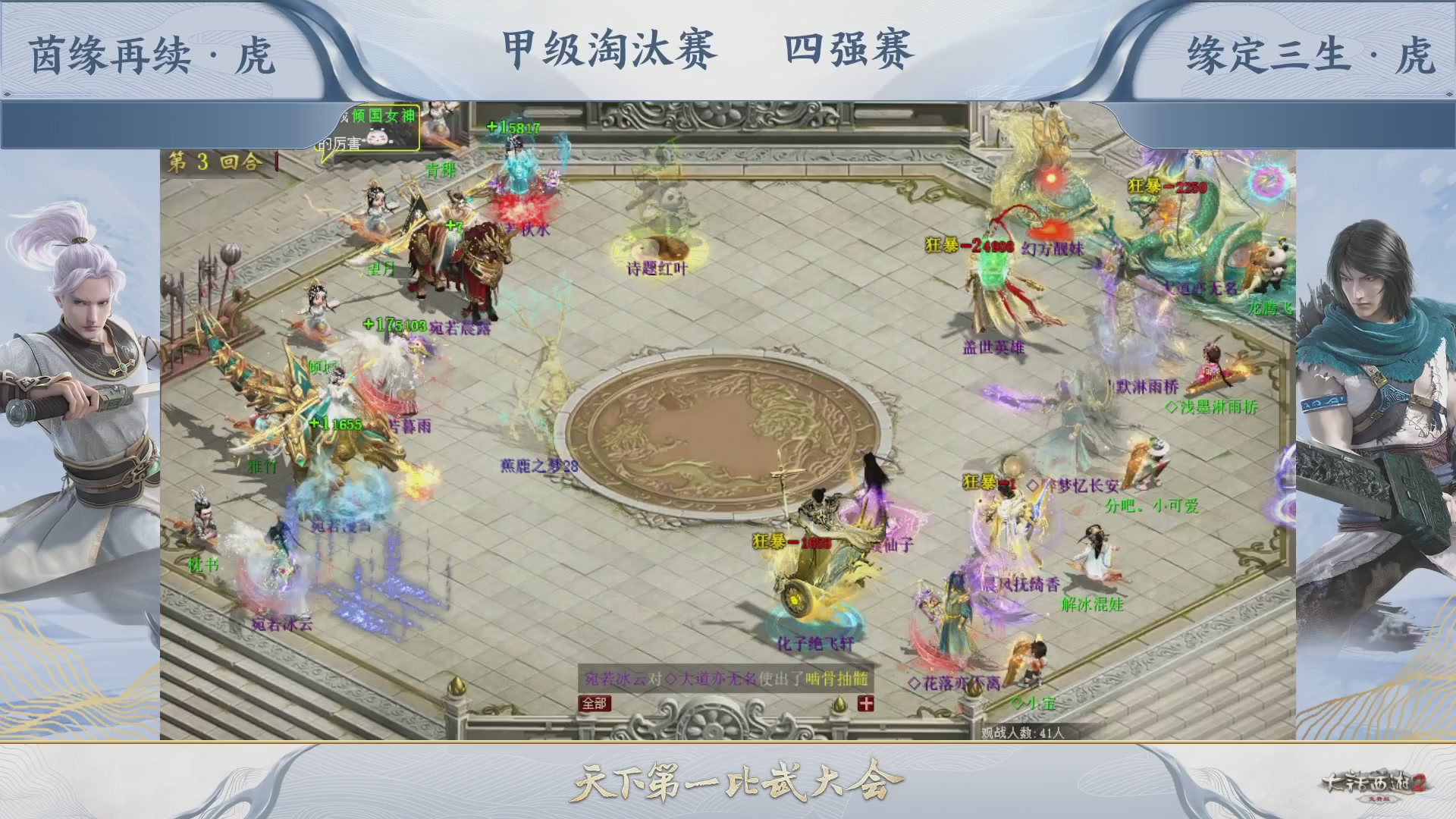The image size is (1456, 819).
Task: Open the 全部 chat channel selector
Action: coord(594,704)
